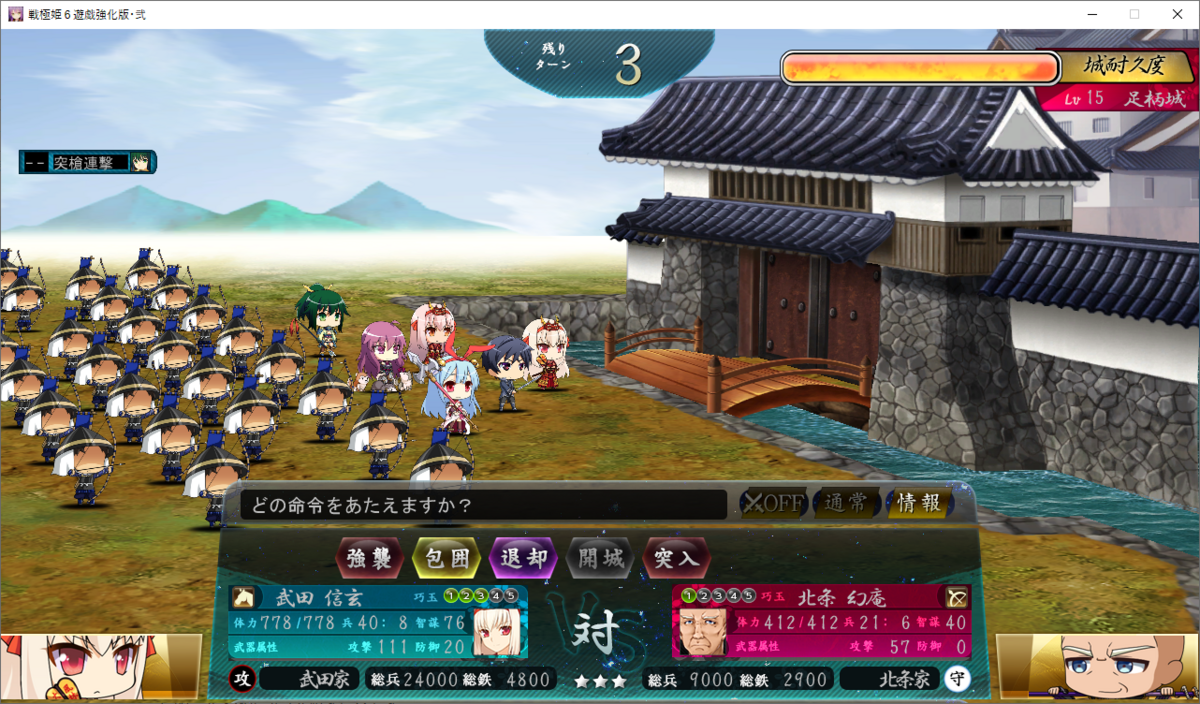Choose the 強襲 assault command
The height and width of the screenshot is (704, 1200).
click(x=370, y=558)
